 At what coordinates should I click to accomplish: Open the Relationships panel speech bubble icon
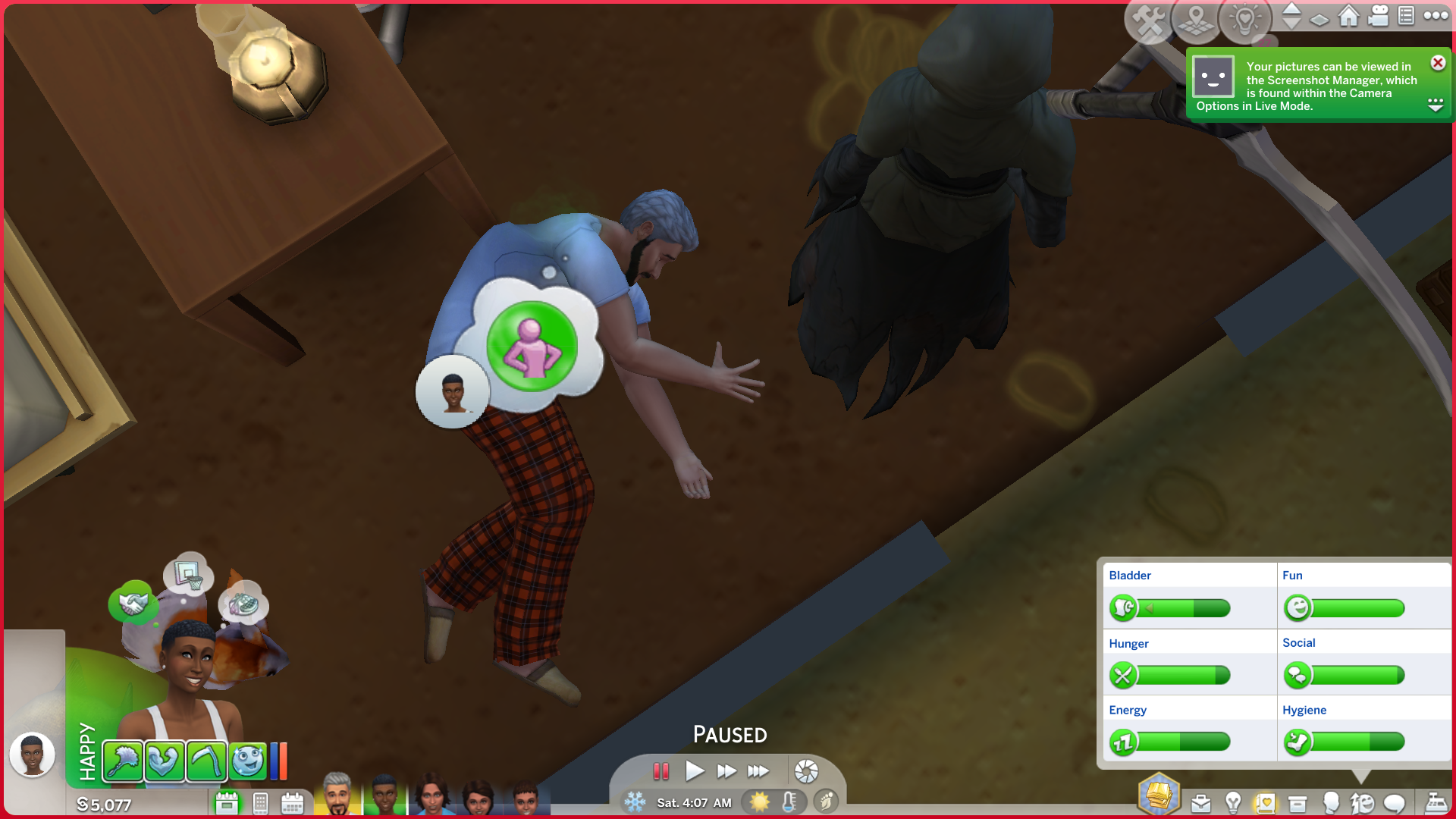pyautogui.click(x=1395, y=803)
